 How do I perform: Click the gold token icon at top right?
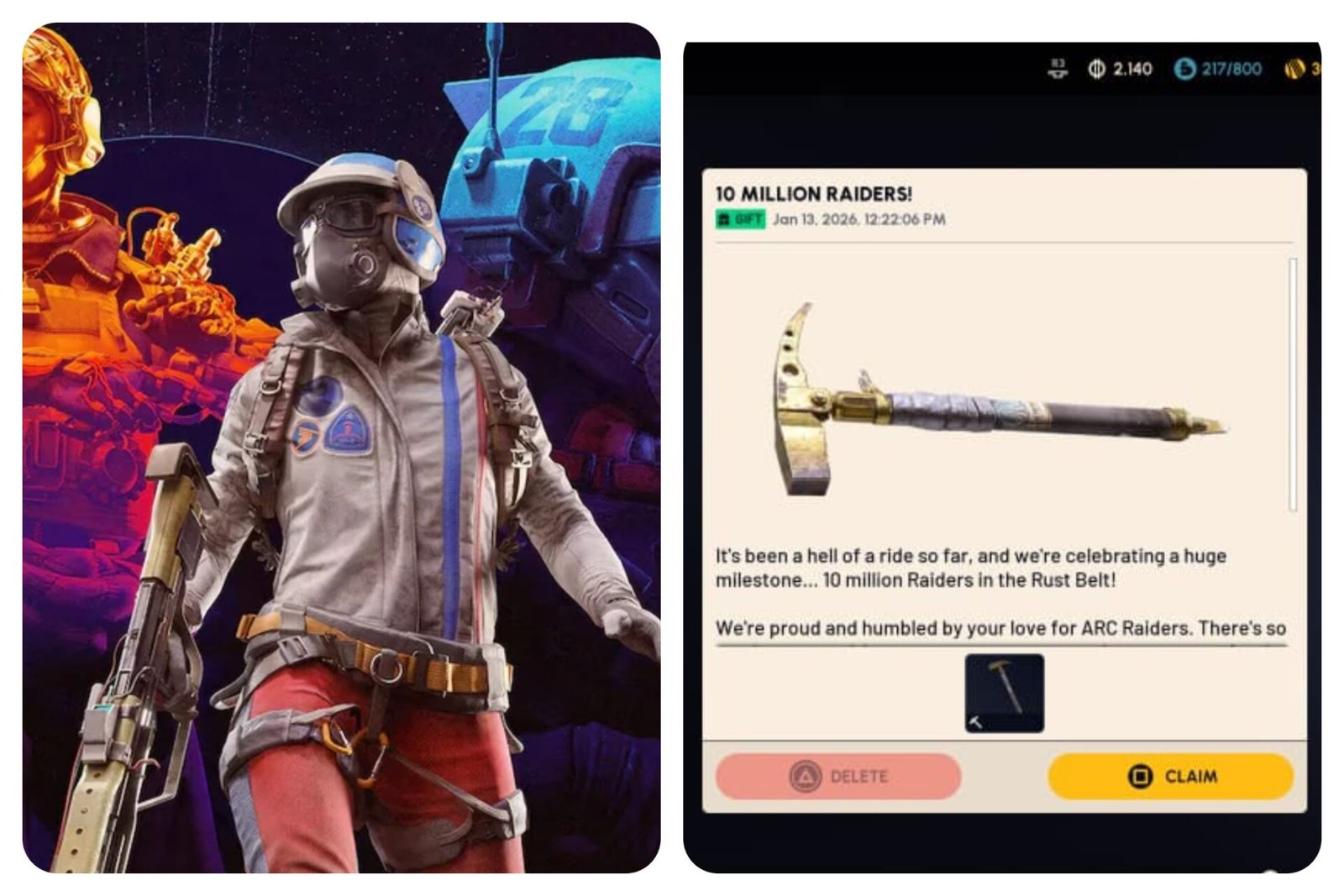tap(1297, 70)
